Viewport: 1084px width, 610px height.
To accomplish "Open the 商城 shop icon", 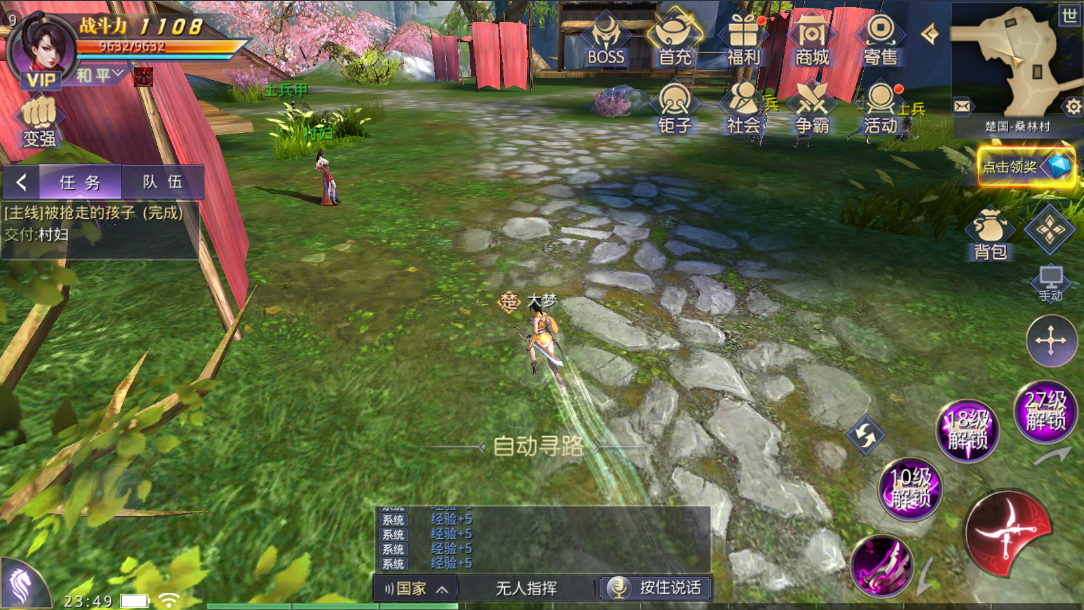I will 812,40.
